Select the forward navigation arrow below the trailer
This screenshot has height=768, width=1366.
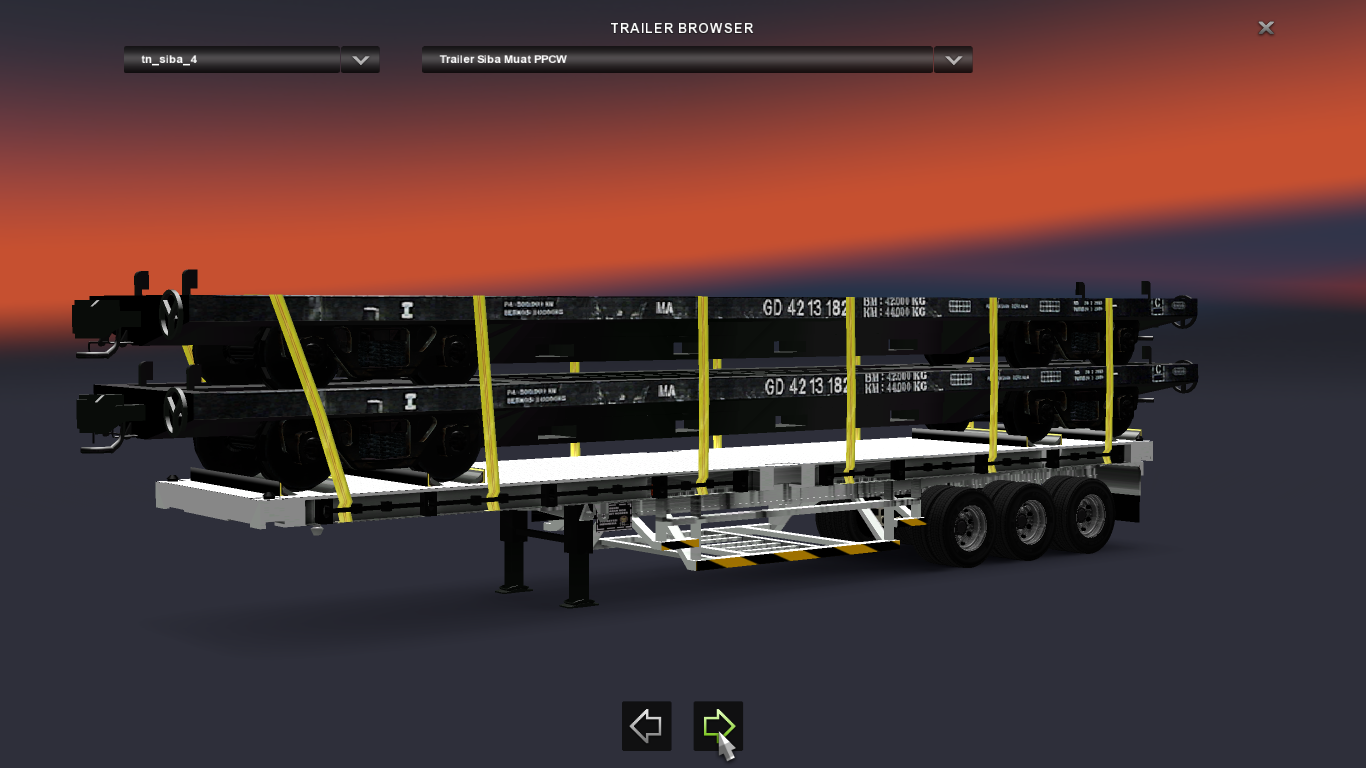point(718,726)
